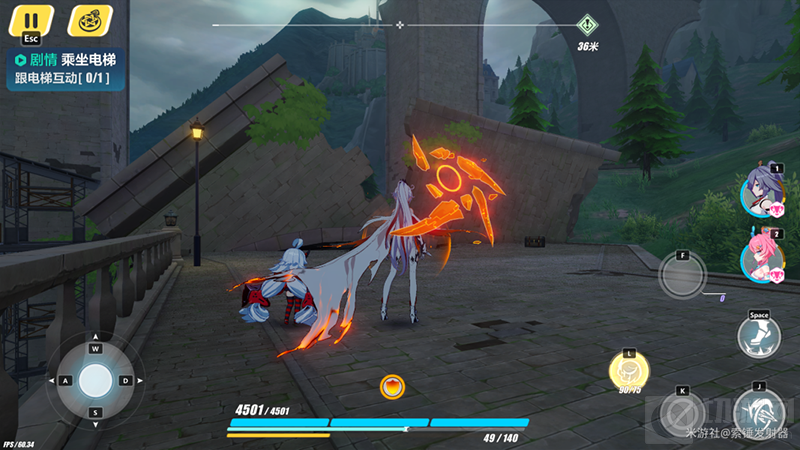Switch to the pink-haired teammate portrait
This screenshot has width=800, height=450.
pos(760,257)
